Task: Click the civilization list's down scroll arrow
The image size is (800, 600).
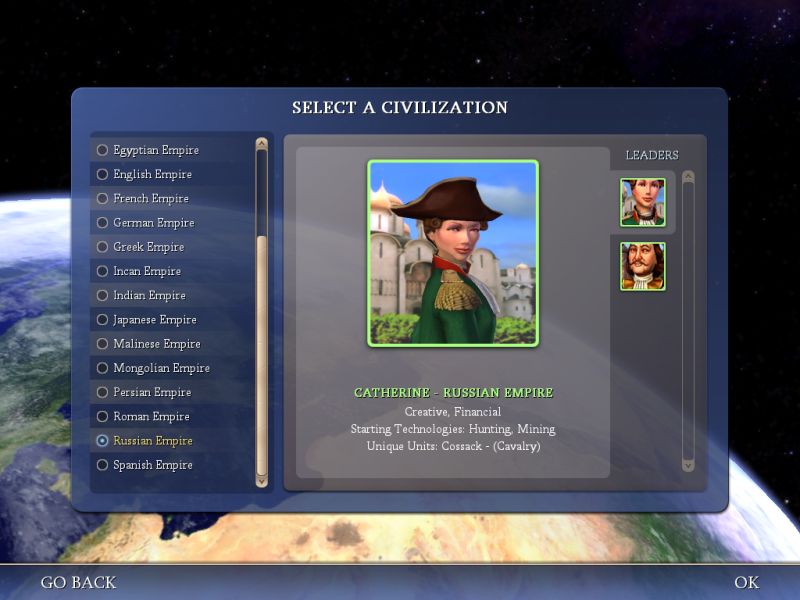Action: pos(262,480)
